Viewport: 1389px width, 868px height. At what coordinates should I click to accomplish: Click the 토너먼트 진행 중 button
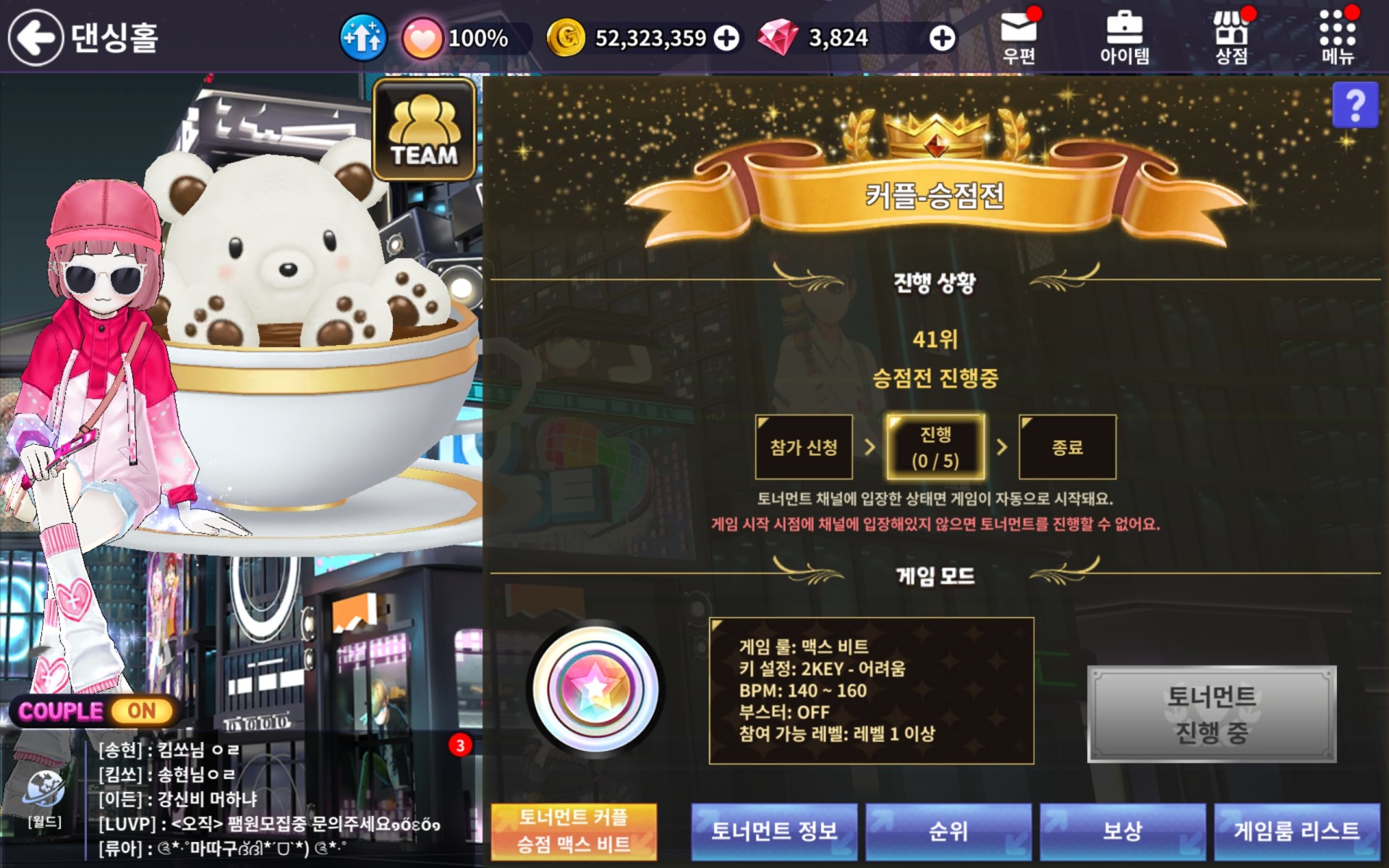click(x=1212, y=714)
